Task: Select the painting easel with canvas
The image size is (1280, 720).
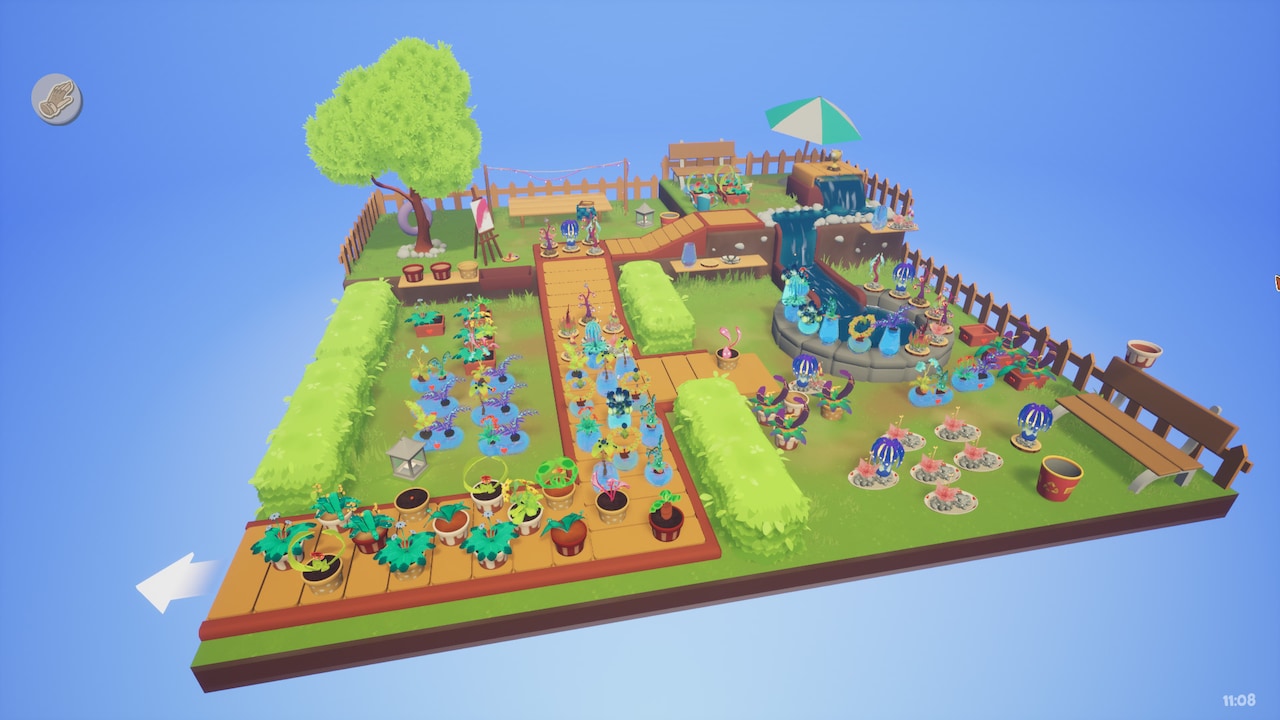Action: click(481, 213)
